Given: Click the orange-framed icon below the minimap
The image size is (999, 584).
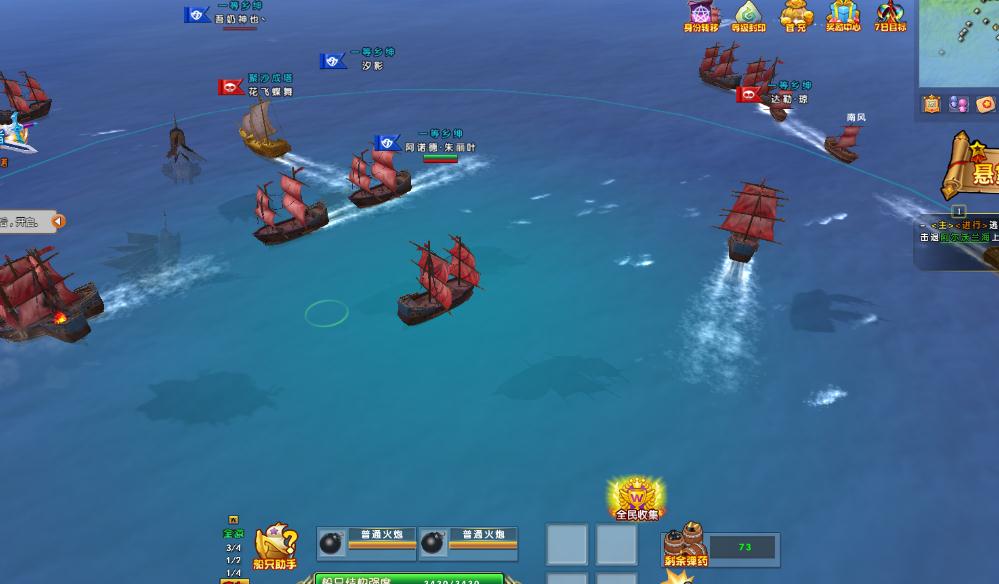Looking at the screenshot, I should [932, 104].
